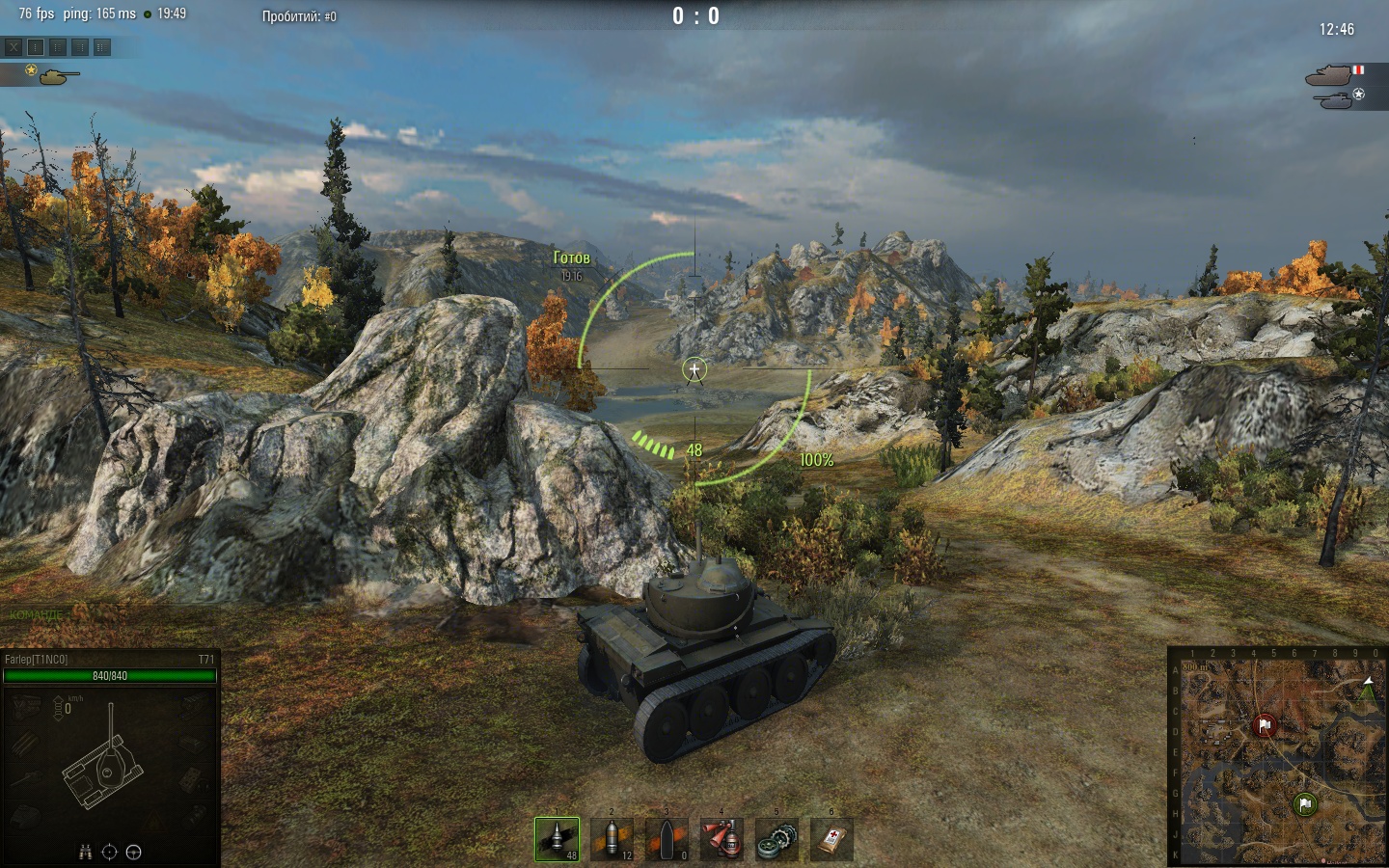Click the enemy tank icon with French flag
1389x868 pixels.
[x=1331, y=74]
